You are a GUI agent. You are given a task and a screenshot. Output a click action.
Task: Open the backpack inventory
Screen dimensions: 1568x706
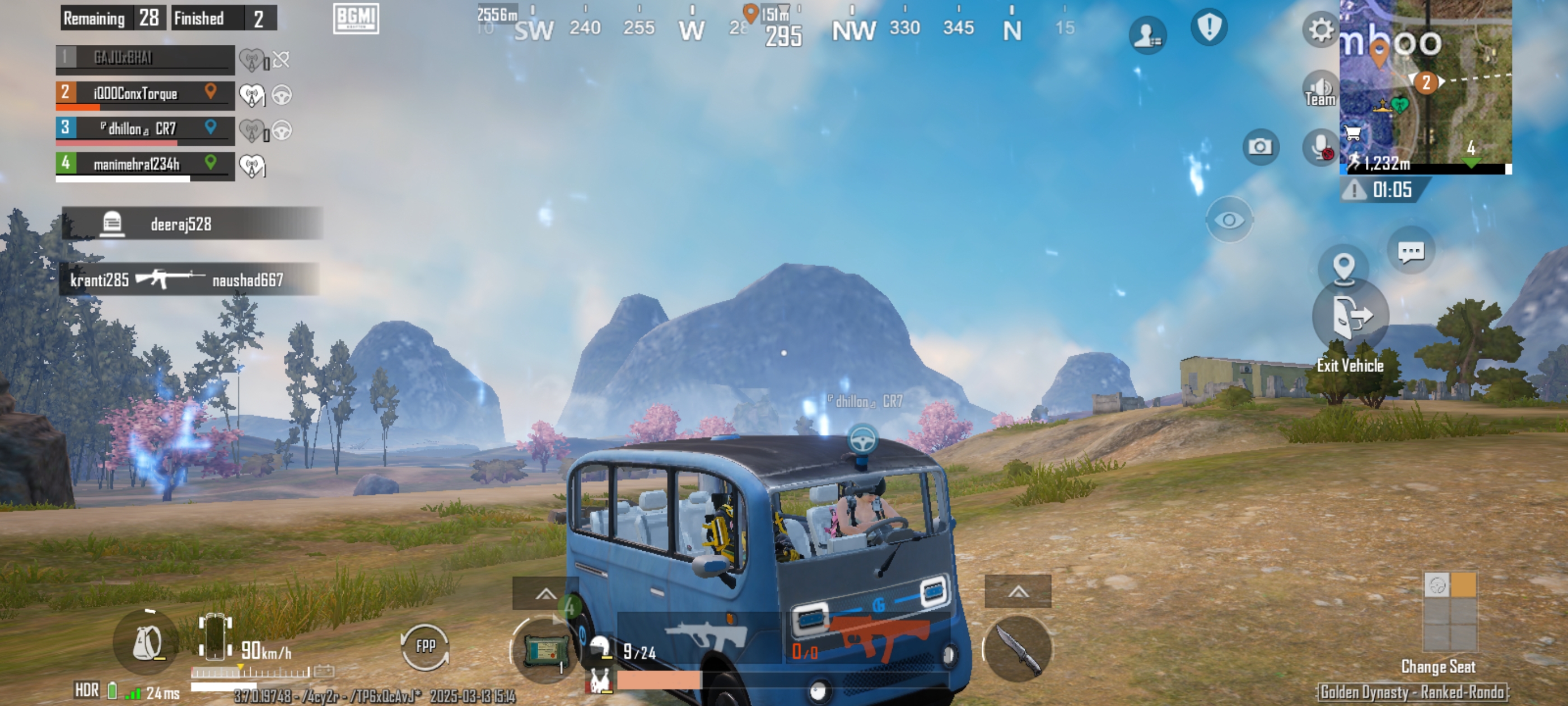pyautogui.click(x=147, y=642)
